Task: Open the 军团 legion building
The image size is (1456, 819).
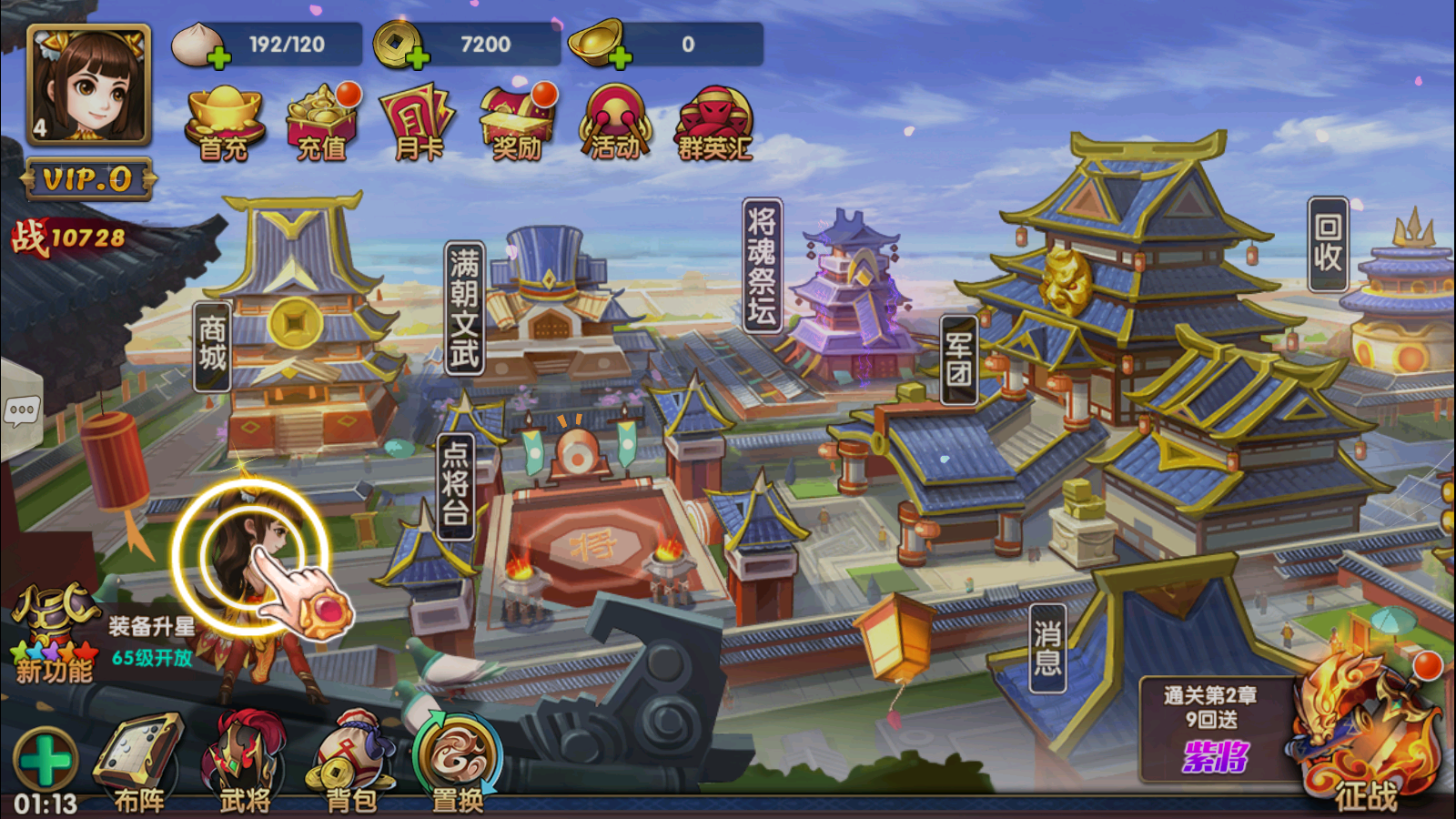Action: (x=958, y=359)
